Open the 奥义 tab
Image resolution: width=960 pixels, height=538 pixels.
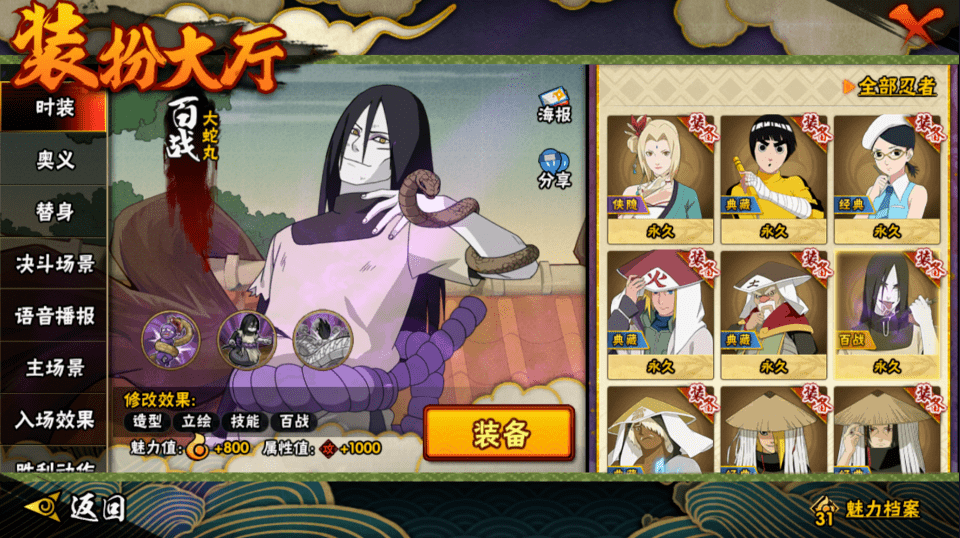pyautogui.click(x=54, y=160)
